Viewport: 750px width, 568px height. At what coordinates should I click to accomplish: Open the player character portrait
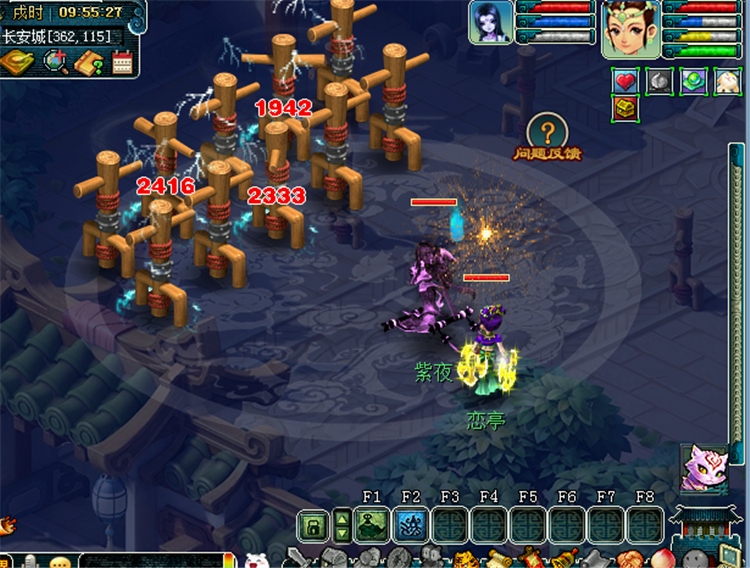[x=629, y=28]
